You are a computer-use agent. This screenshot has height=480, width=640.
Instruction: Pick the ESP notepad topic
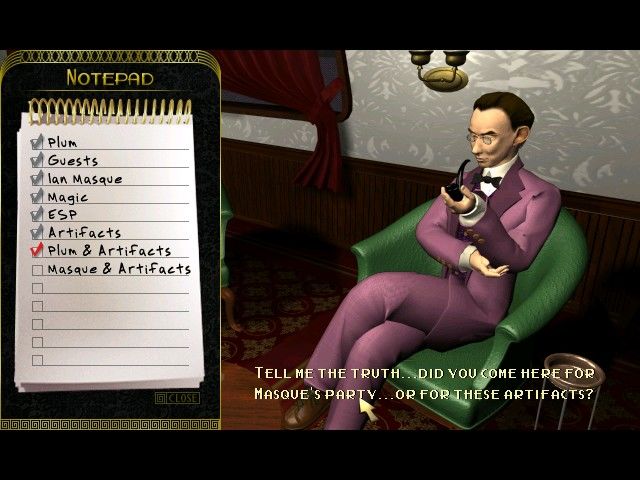point(61,215)
